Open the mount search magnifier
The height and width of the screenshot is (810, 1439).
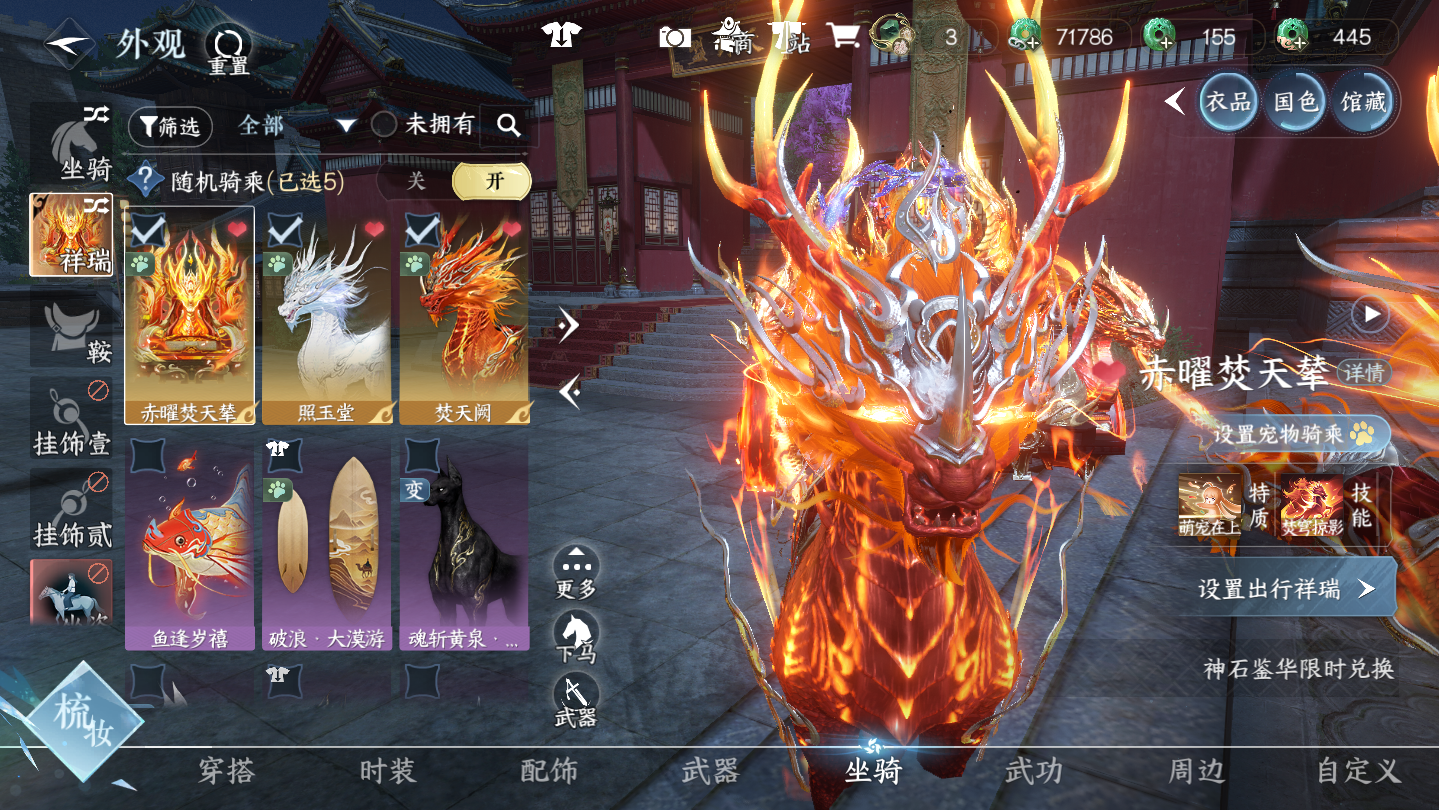pyautogui.click(x=508, y=125)
